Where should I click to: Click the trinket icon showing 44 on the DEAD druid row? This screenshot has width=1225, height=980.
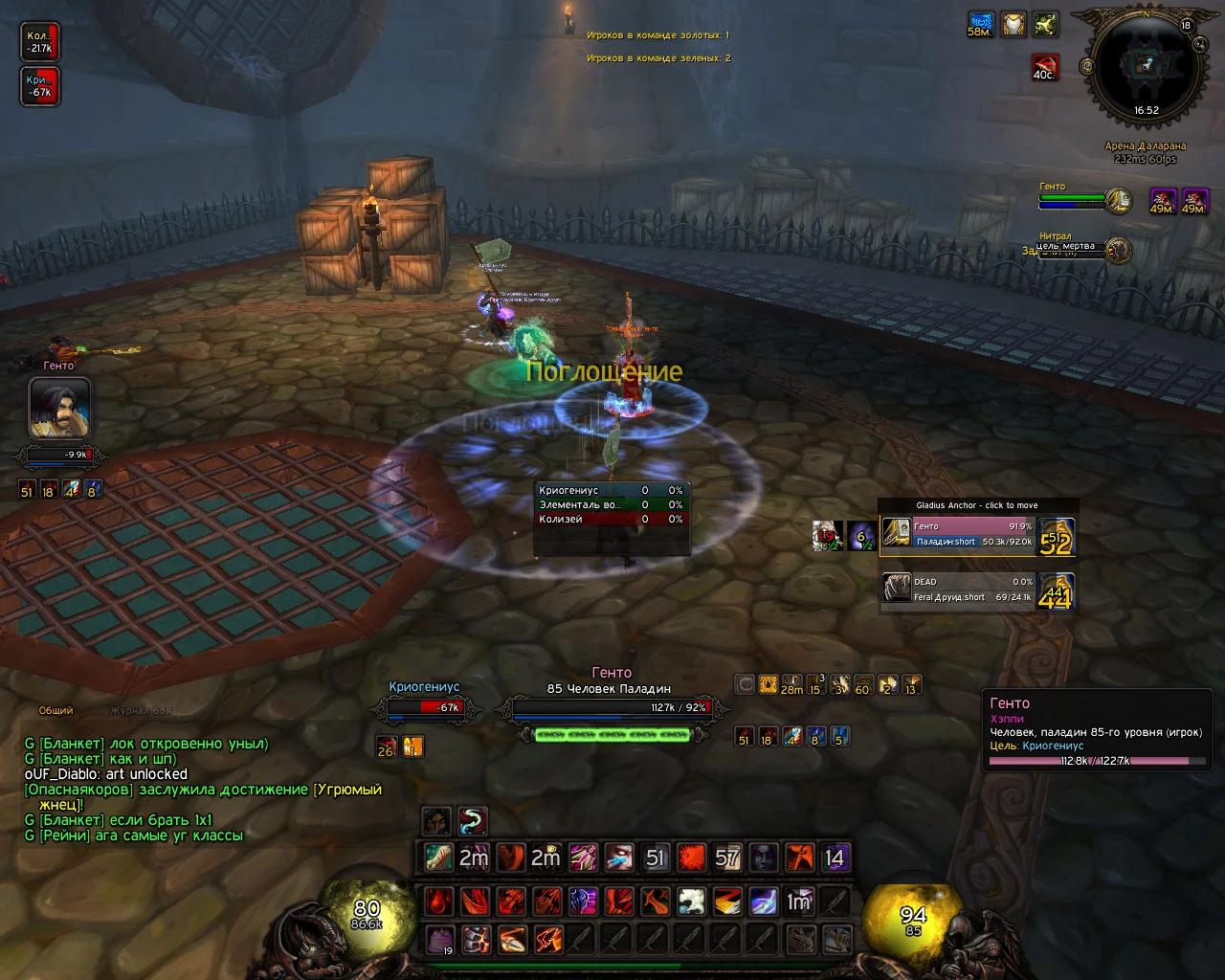(x=1056, y=590)
